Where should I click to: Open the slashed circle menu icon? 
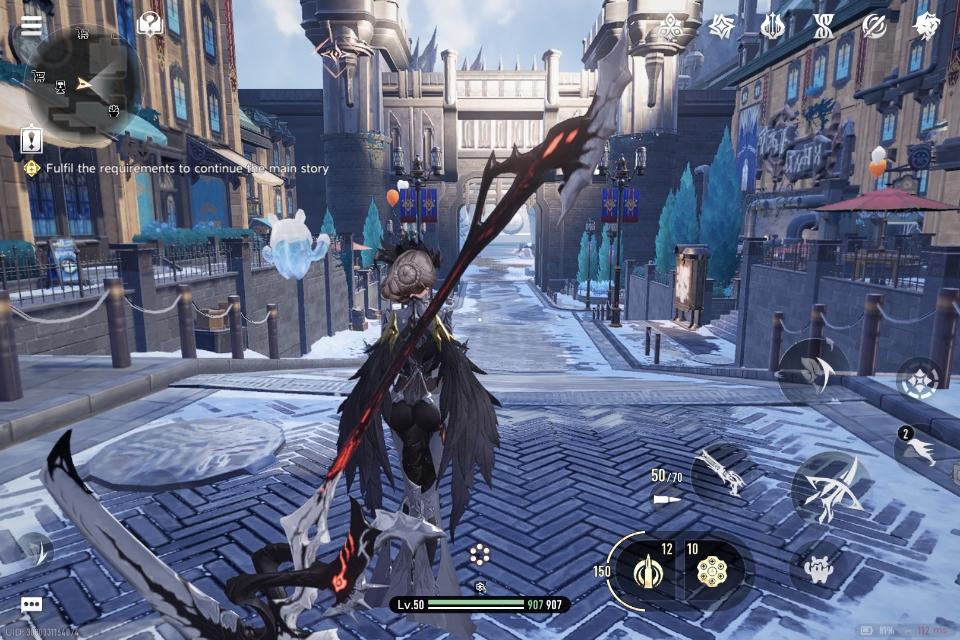click(x=874, y=26)
